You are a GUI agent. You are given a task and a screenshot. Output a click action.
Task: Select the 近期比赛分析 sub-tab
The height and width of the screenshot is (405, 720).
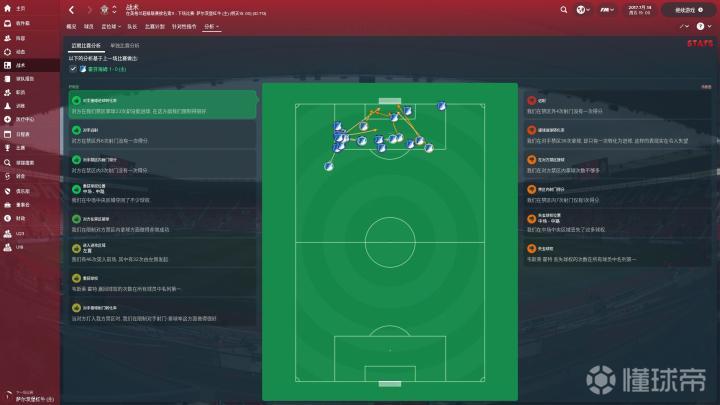(x=84, y=46)
